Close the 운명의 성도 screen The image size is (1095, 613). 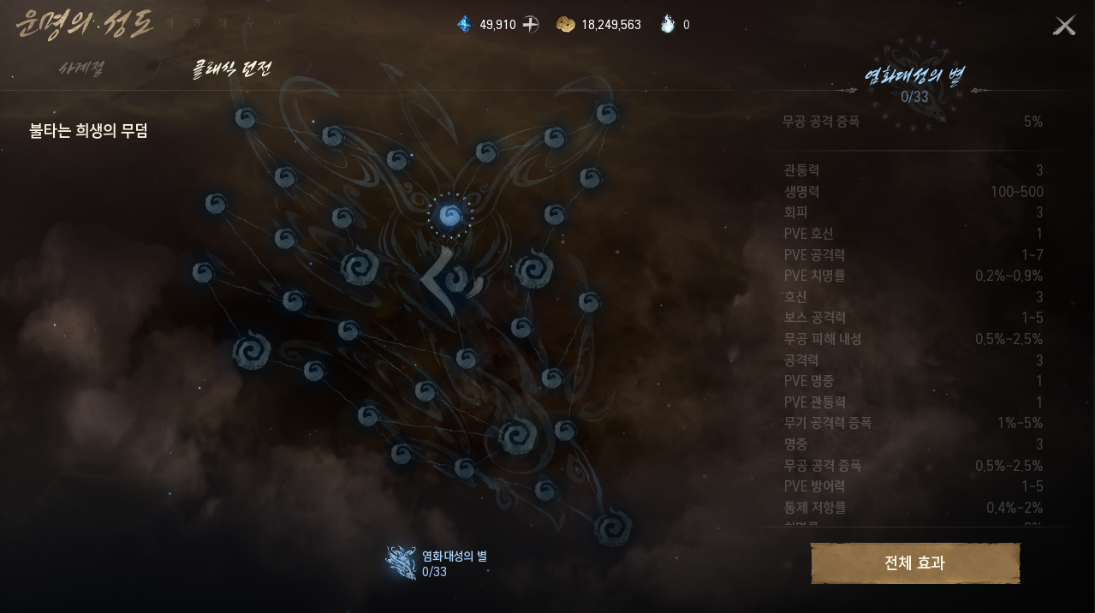tap(1064, 26)
